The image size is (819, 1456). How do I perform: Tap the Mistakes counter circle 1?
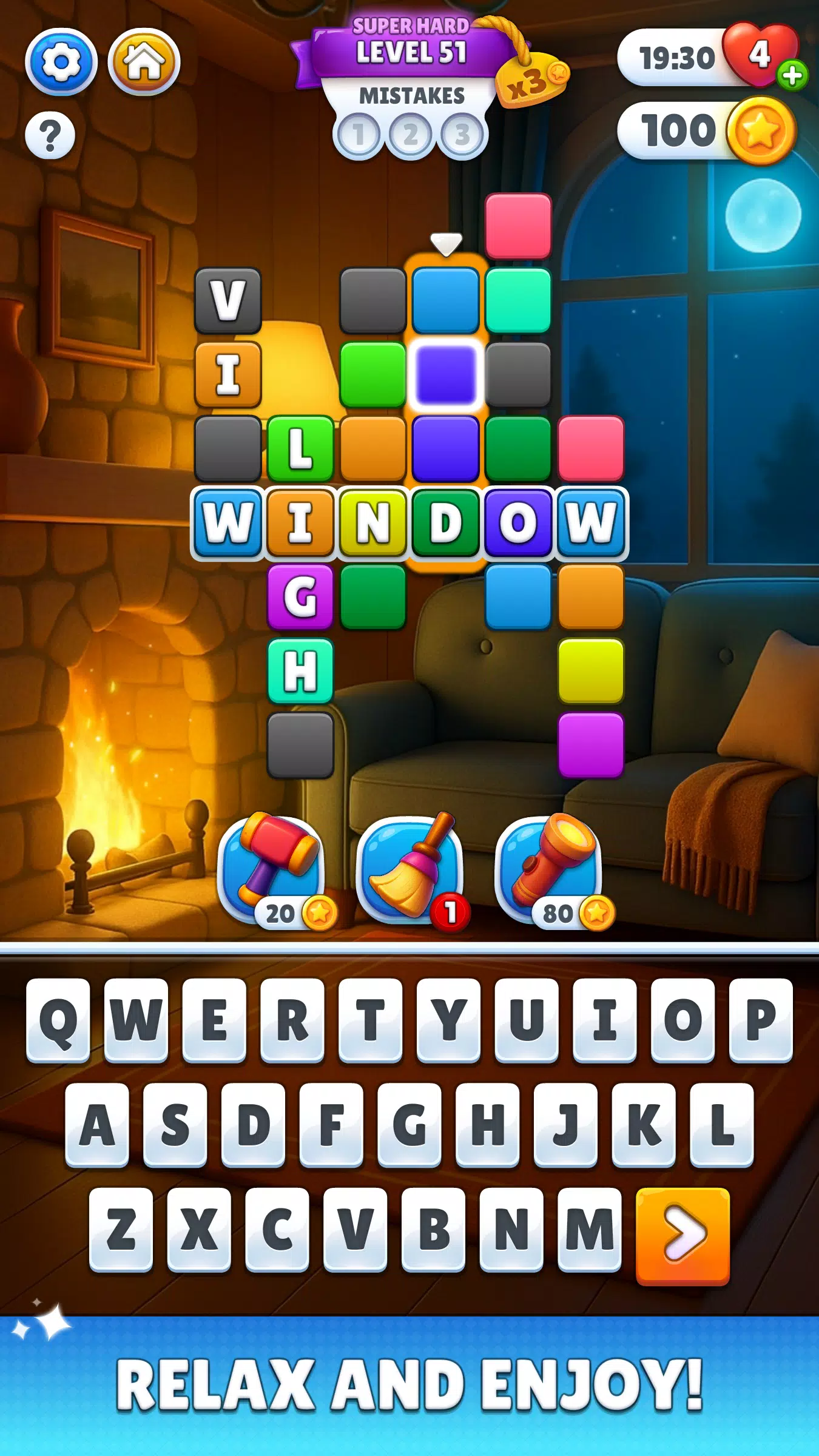[x=359, y=134]
